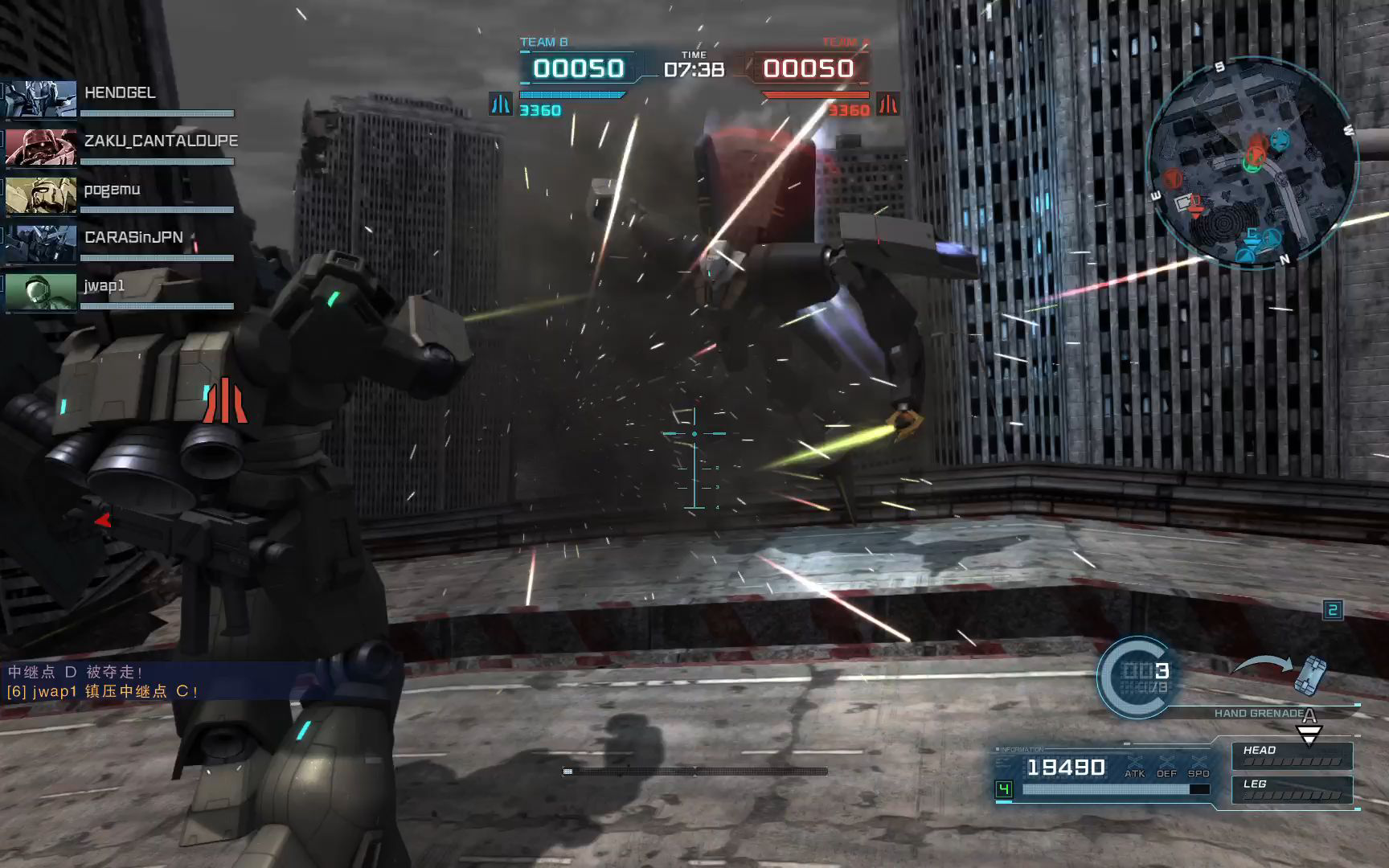
Task: Click the blue Team B emblem icon
Action: coord(501,104)
